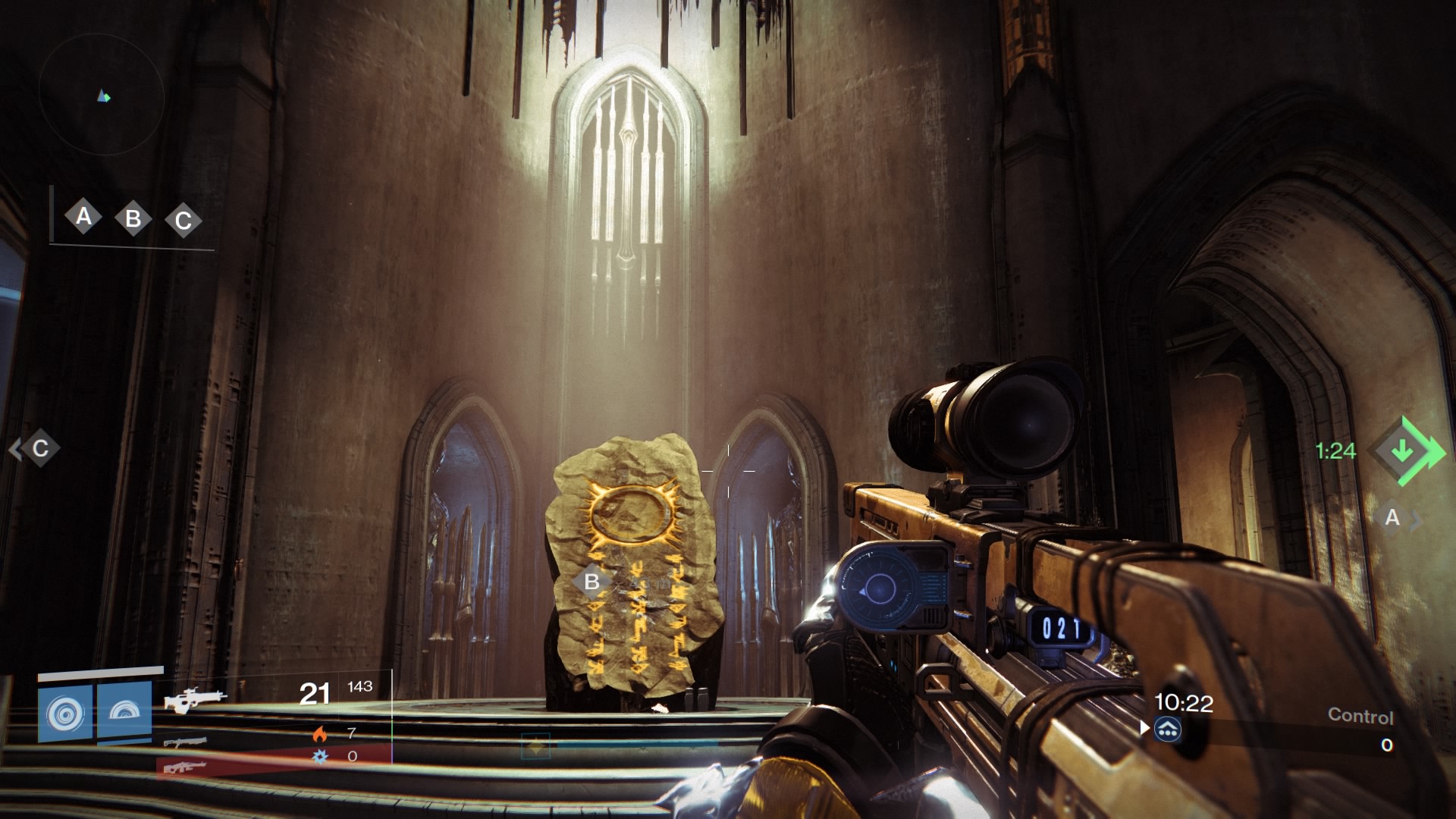Select the green down-arrow objective marker
Image resolution: width=1456 pixels, height=819 pixels.
point(1404,451)
